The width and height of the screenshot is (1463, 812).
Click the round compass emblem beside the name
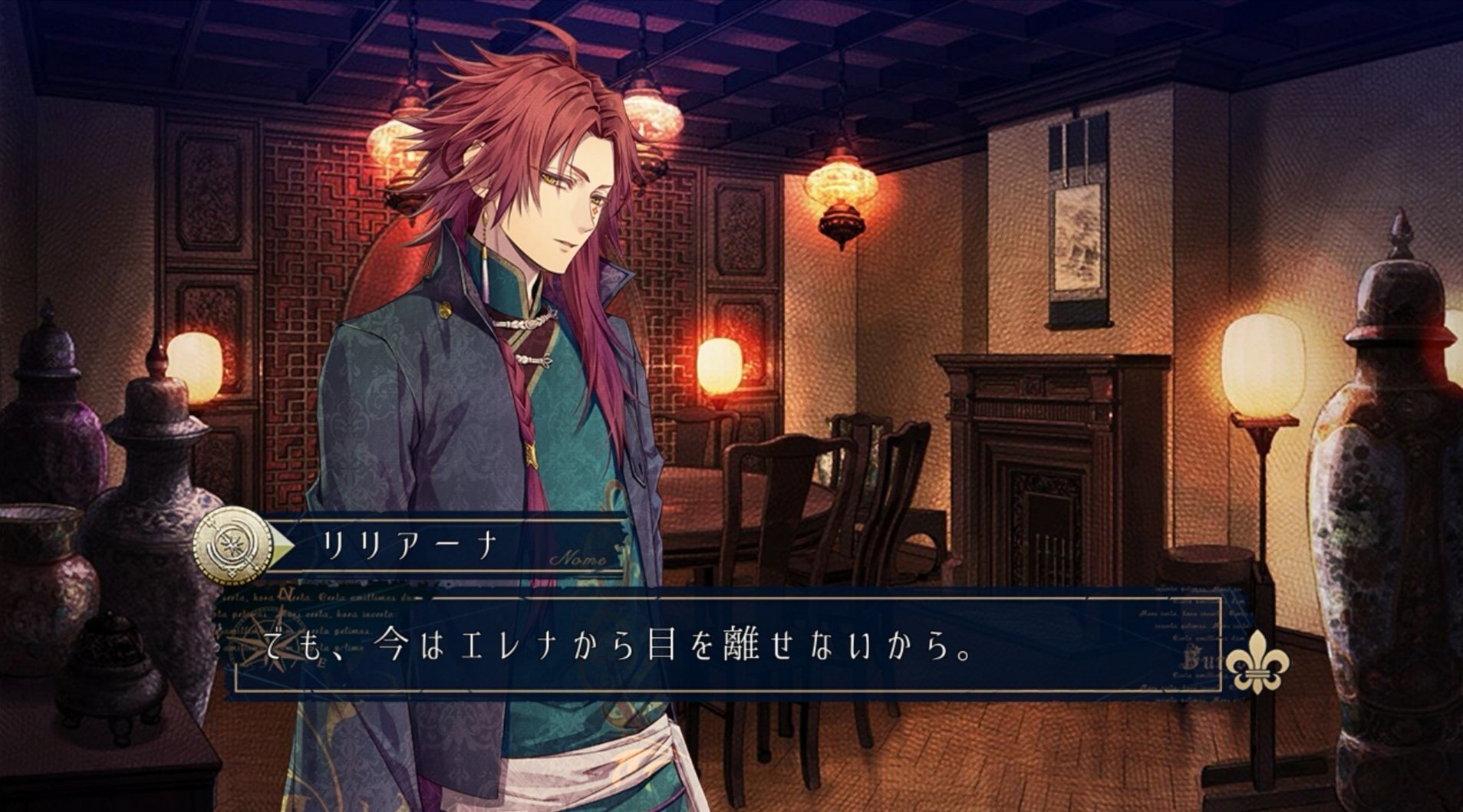point(233,547)
